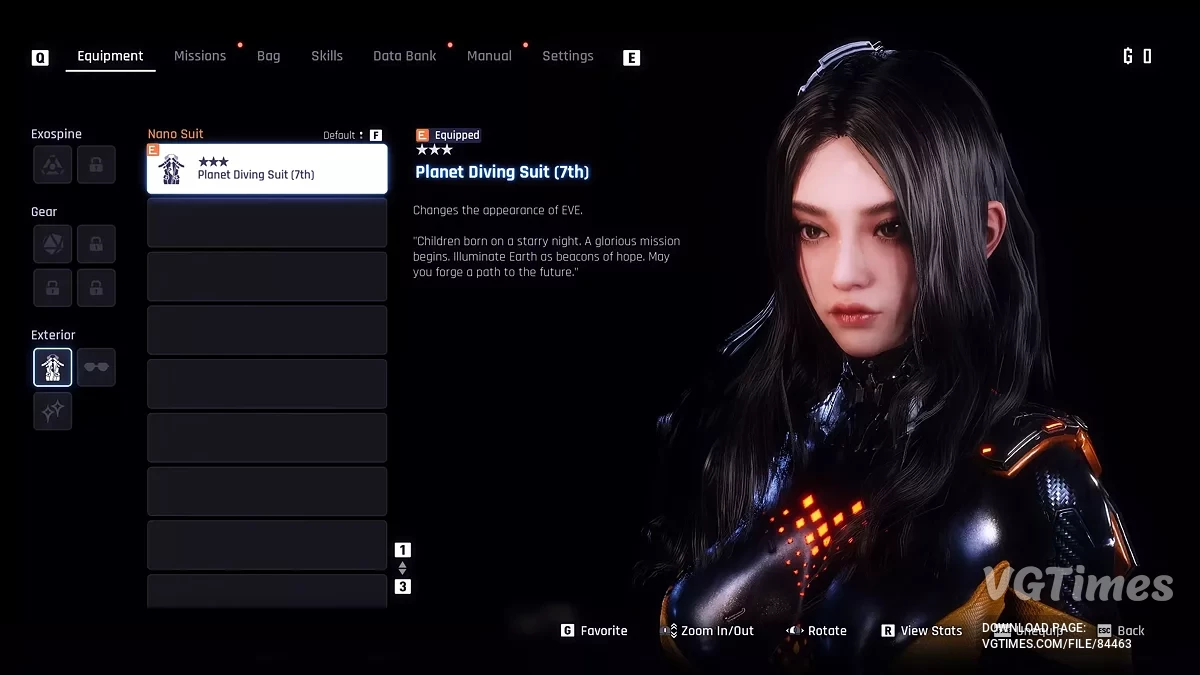Click the View Stats option
This screenshot has width=1200, height=675.
click(x=921, y=631)
